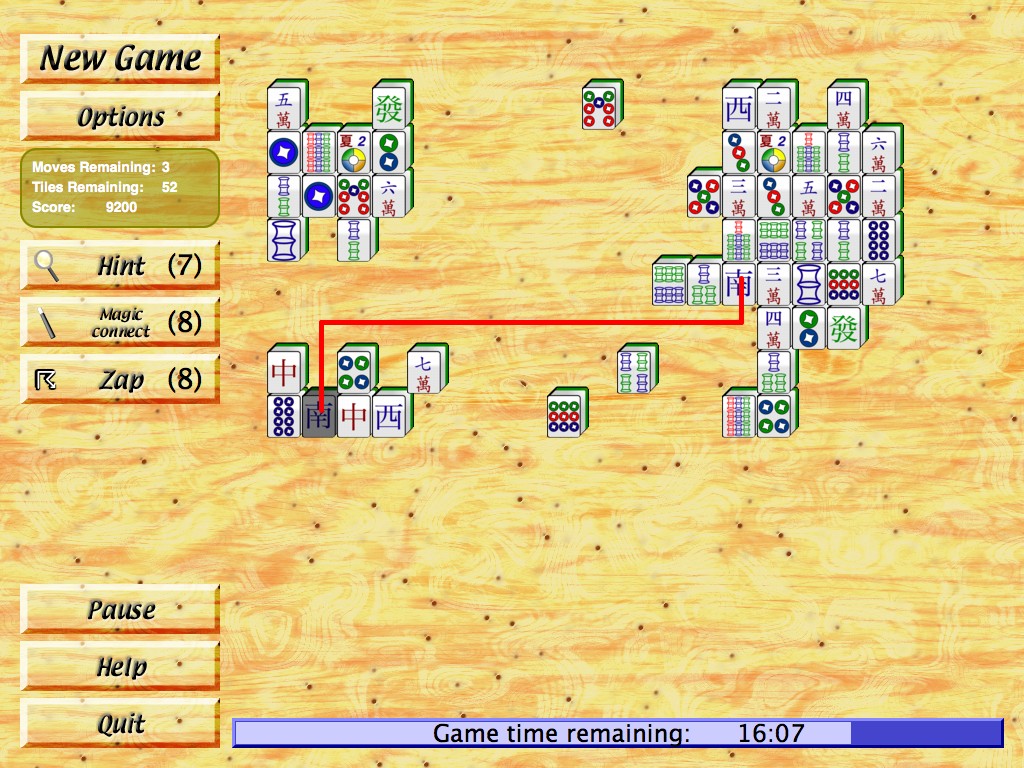Open the Options menu
The image size is (1024, 768).
[x=120, y=116]
